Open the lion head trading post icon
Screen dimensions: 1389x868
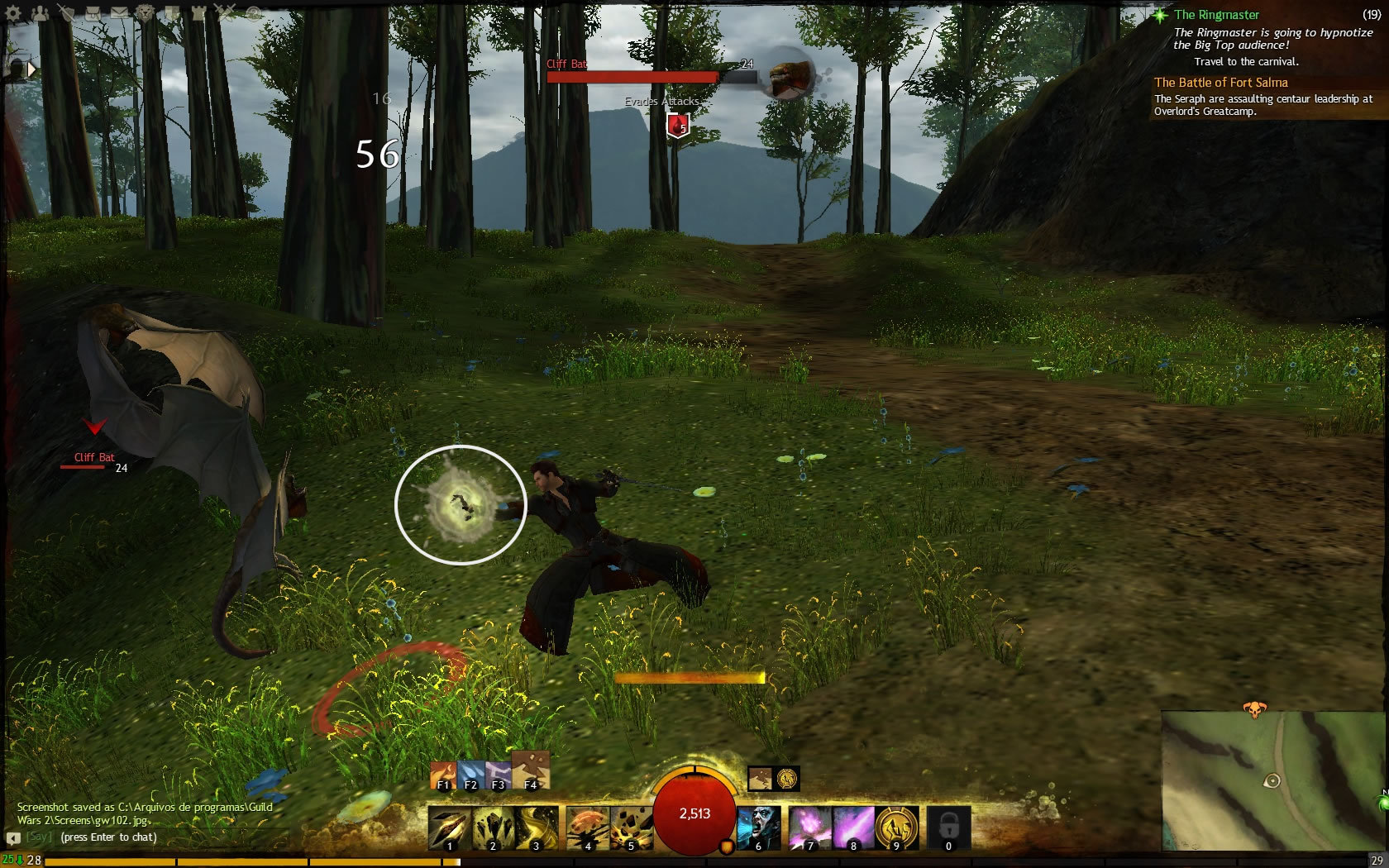(x=146, y=12)
